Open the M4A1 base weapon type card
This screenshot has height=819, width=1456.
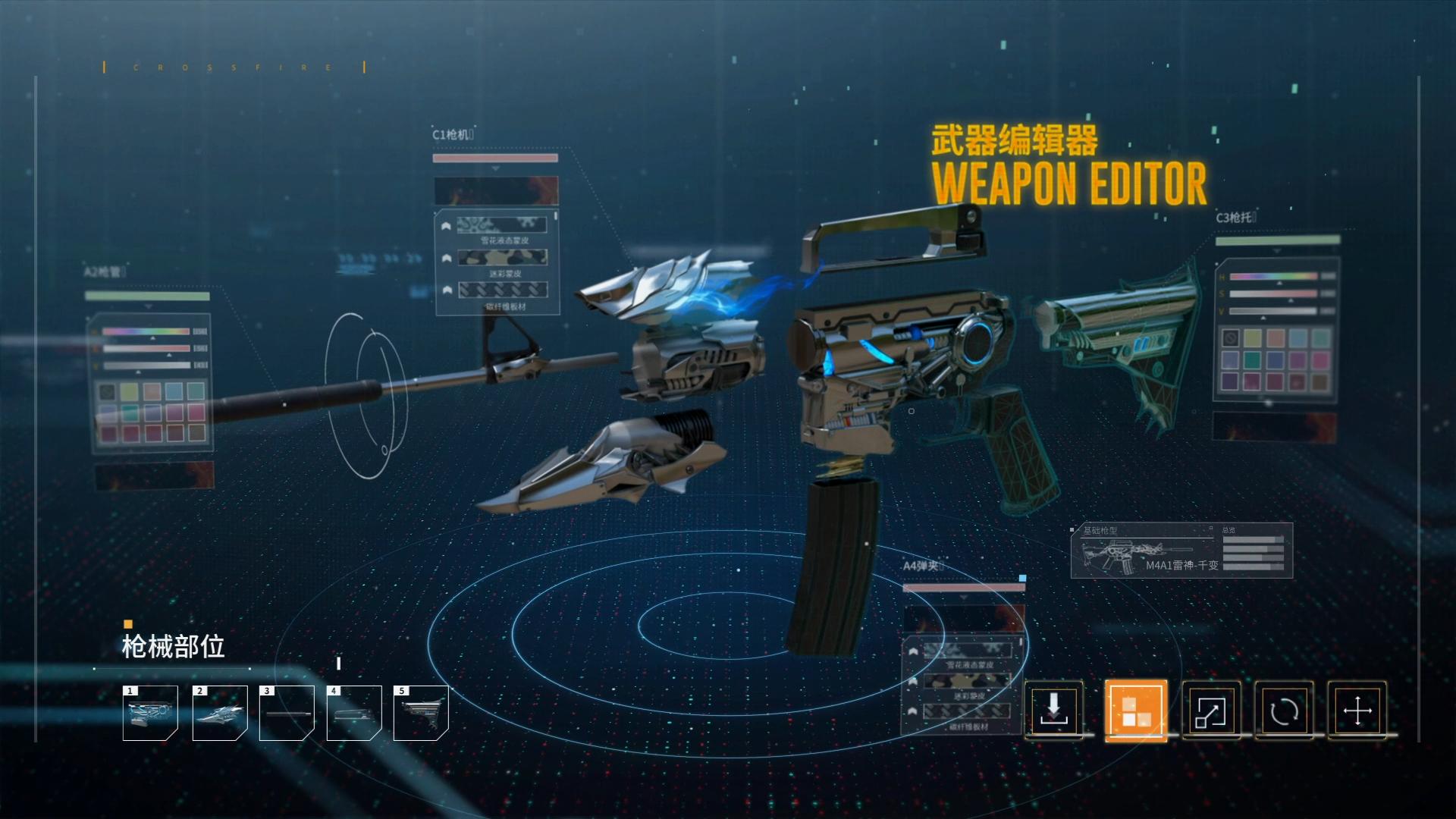pyautogui.click(x=1181, y=551)
